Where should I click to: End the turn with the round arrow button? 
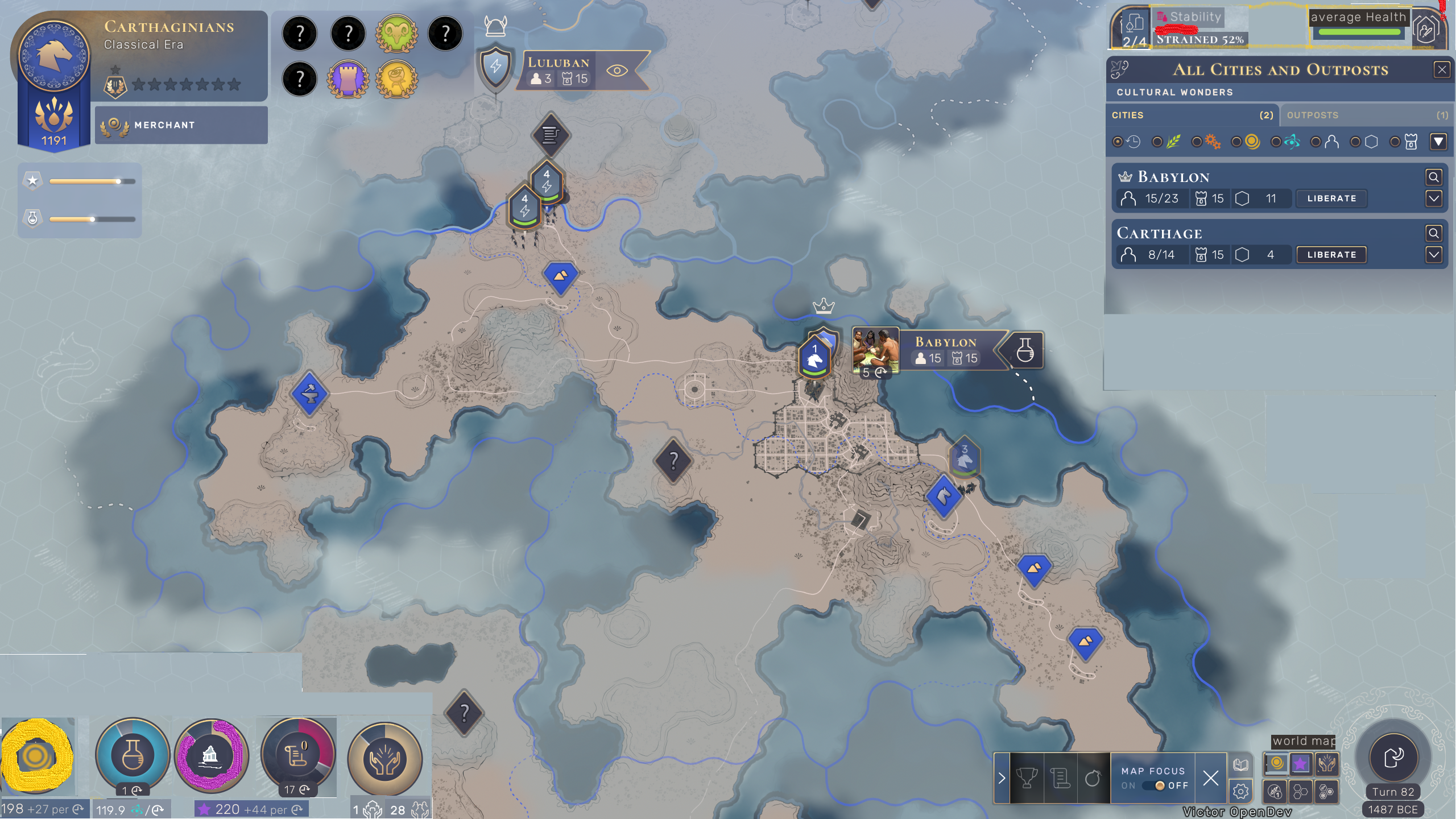1393,758
